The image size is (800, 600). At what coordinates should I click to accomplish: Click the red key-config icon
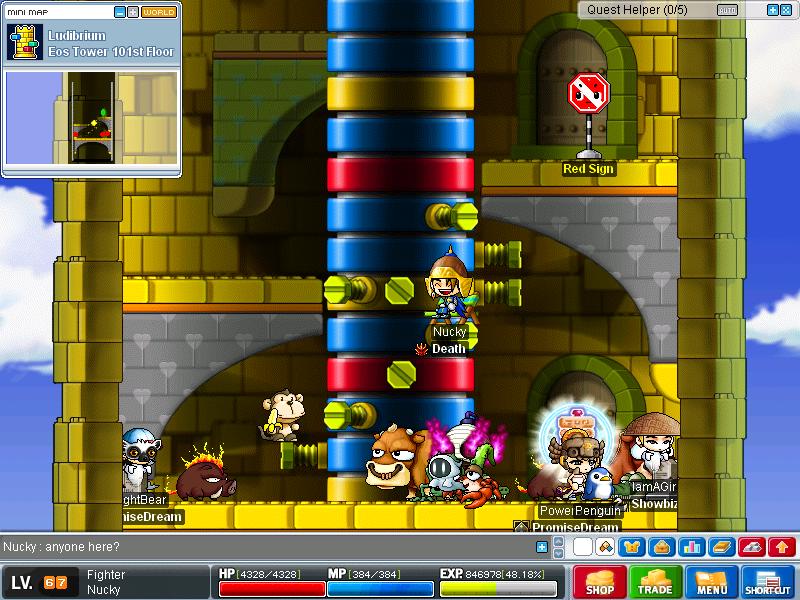pyautogui.click(x=752, y=547)
